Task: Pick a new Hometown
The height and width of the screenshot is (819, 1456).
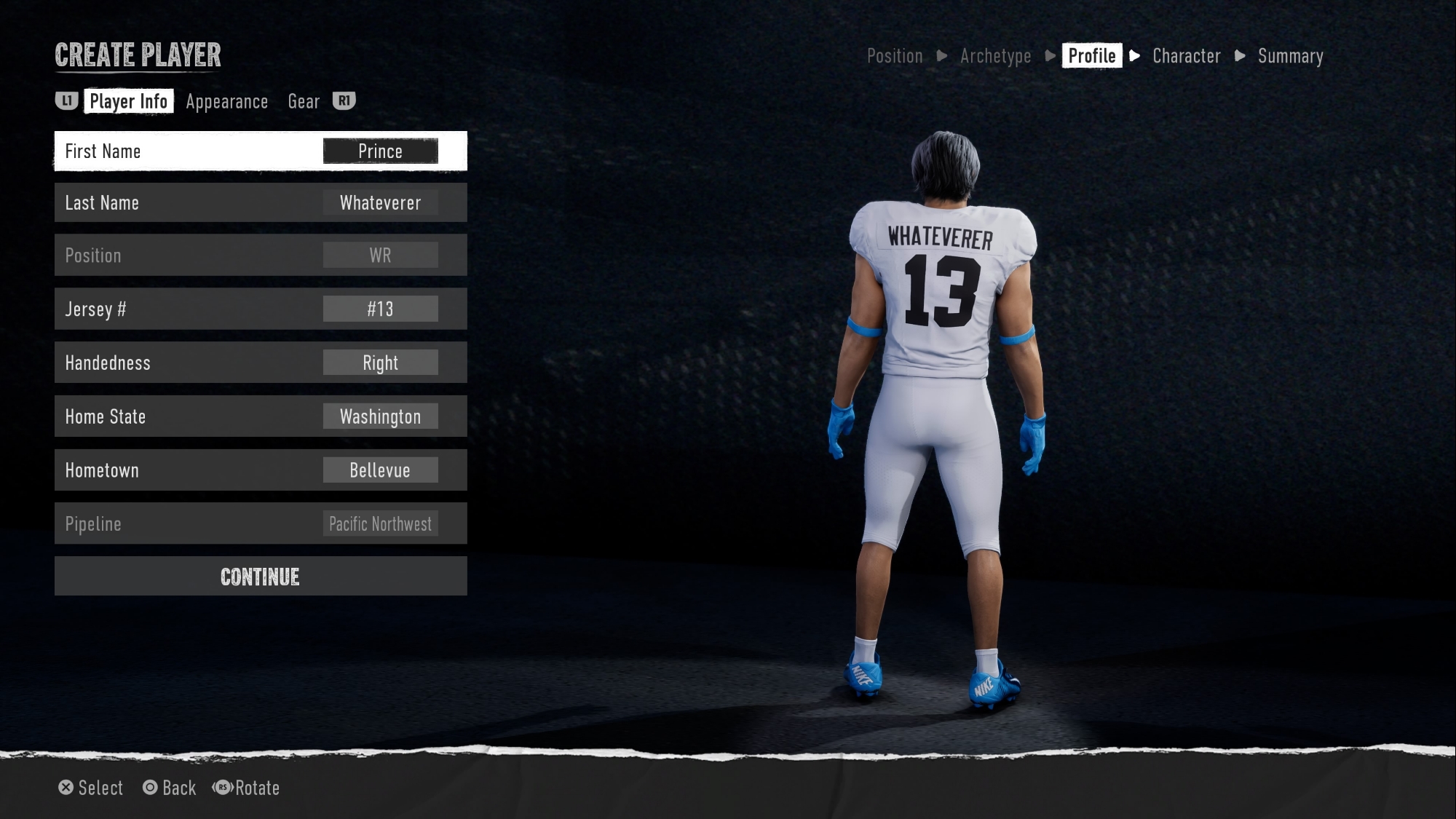Action: pos(260,470)
